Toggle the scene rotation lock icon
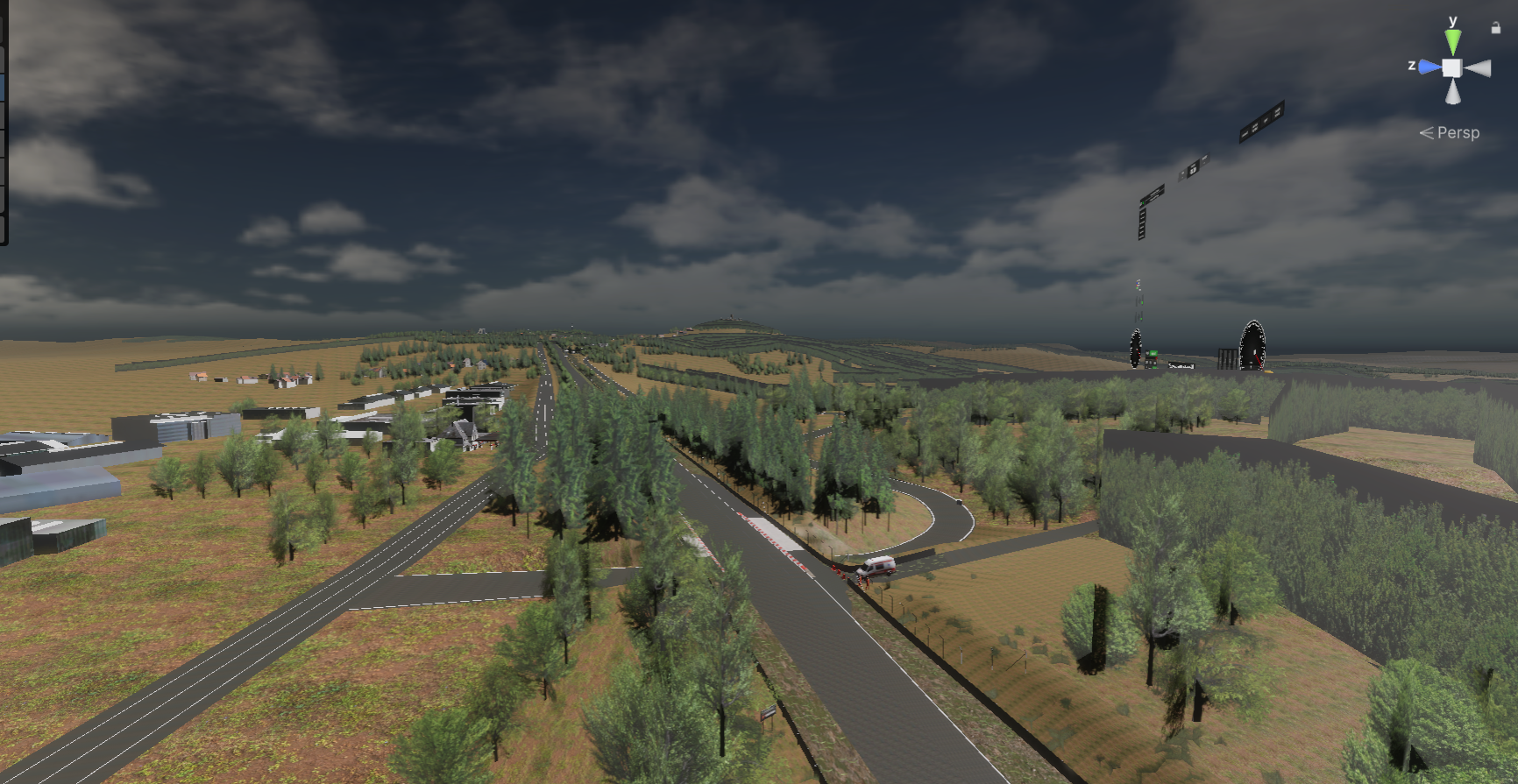1518x784 pixels. pos(1495,28)
